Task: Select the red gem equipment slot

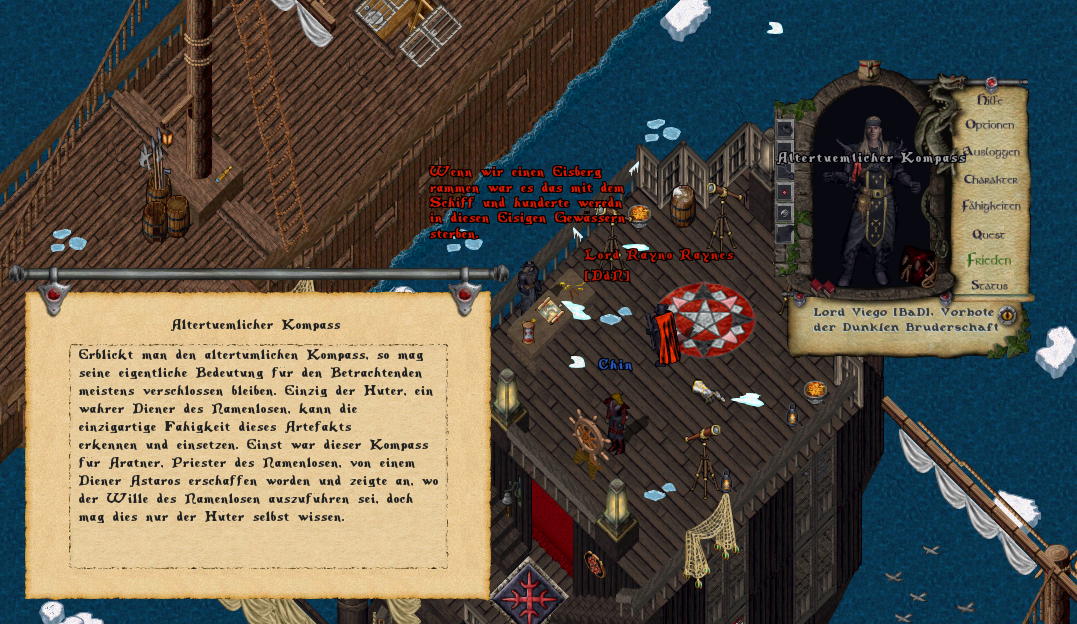Action: (785, 191)
